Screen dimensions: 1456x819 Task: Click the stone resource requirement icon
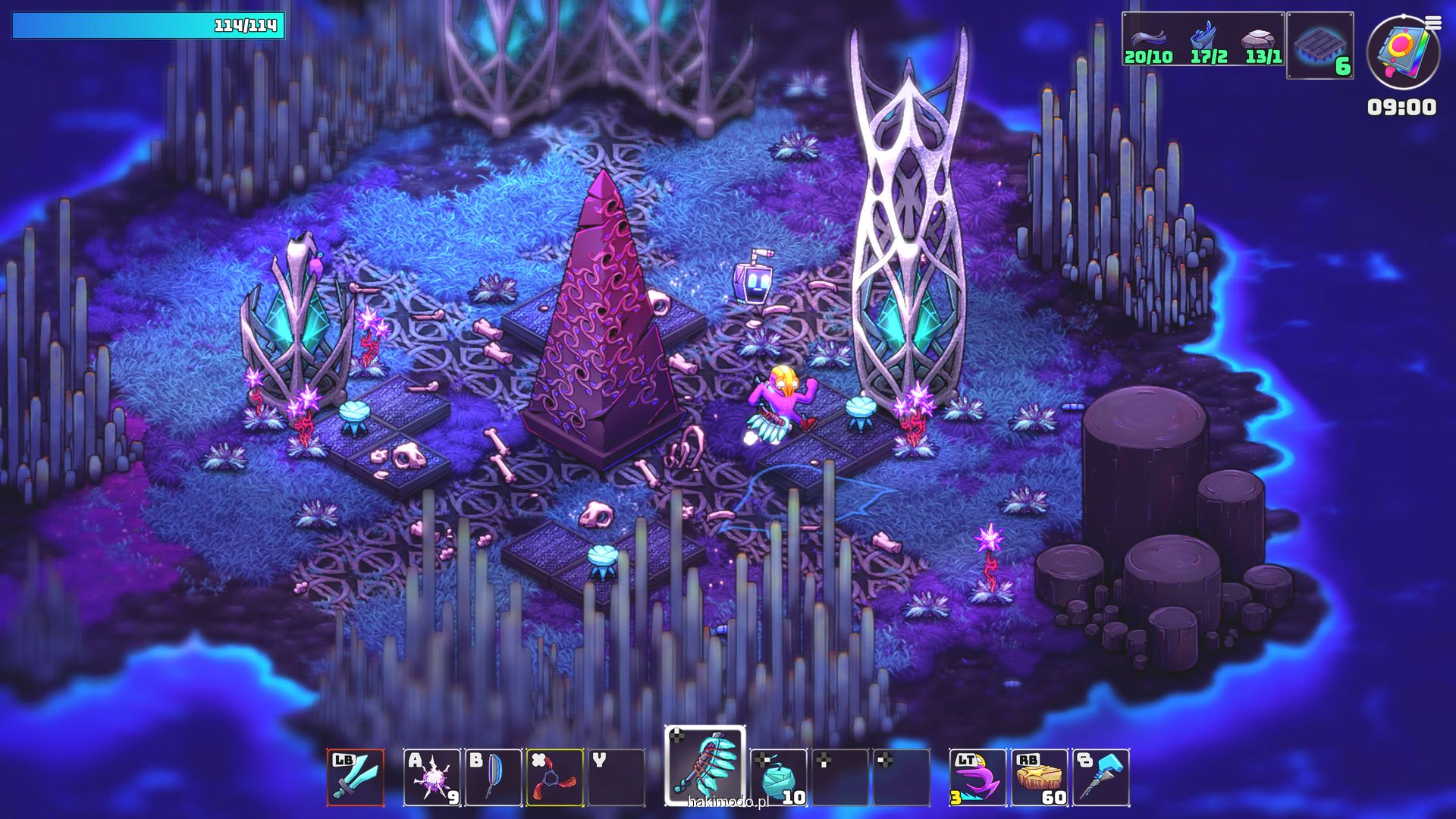[x=1258, y=38]
